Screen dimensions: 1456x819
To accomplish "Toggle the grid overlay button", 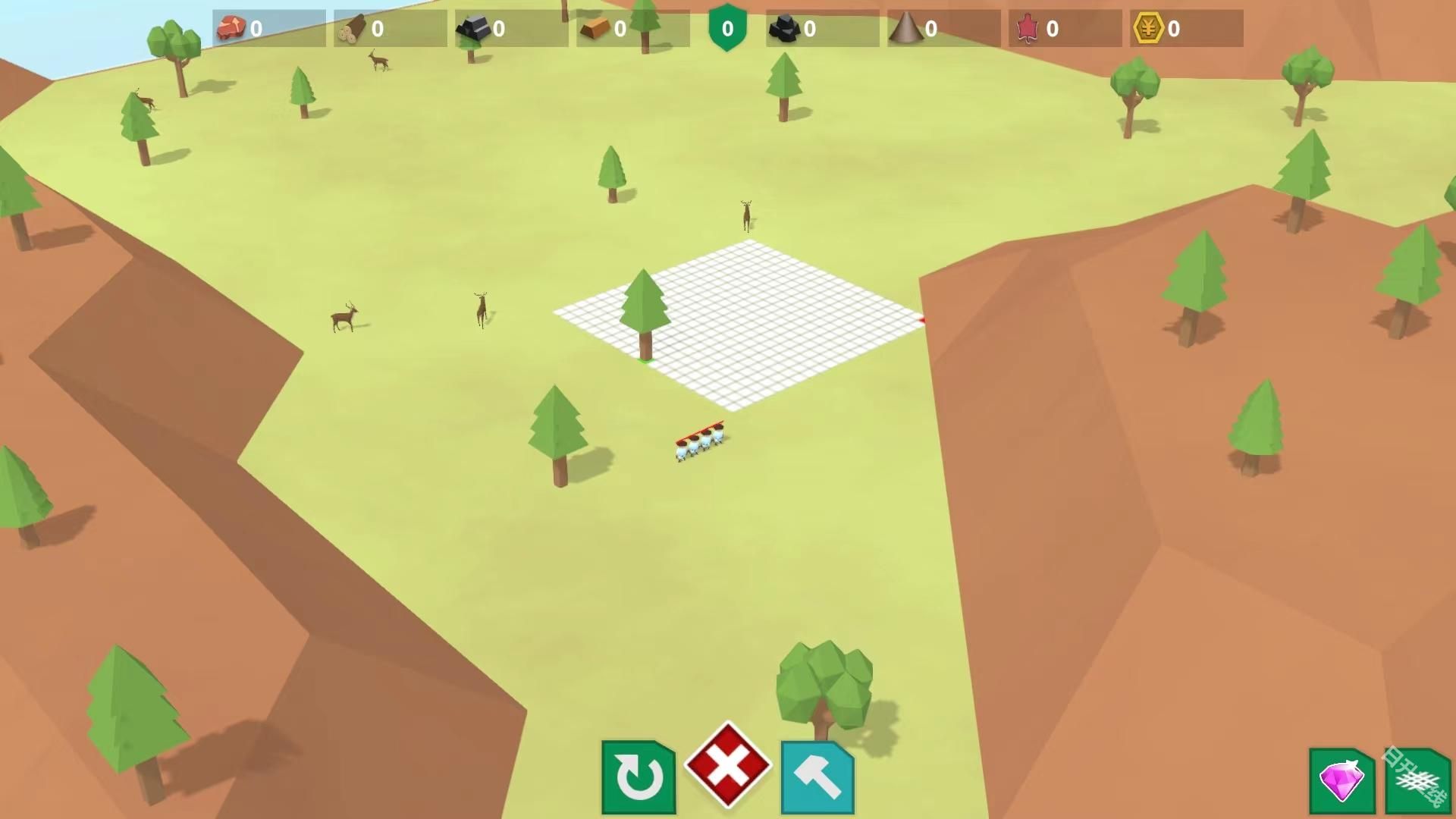I will tap(1417, 781).
